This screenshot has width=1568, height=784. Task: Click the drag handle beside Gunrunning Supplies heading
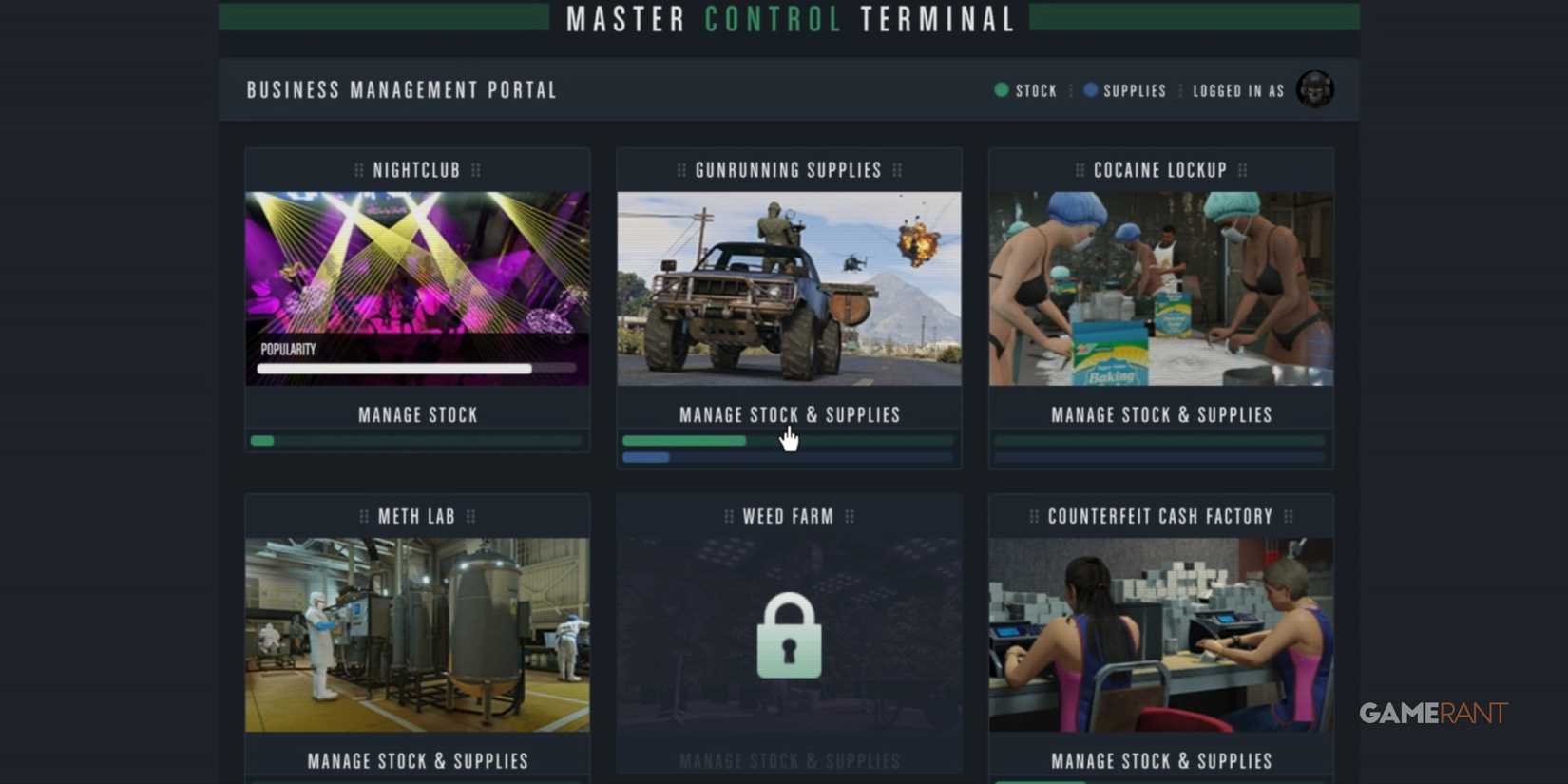(680, 170)
